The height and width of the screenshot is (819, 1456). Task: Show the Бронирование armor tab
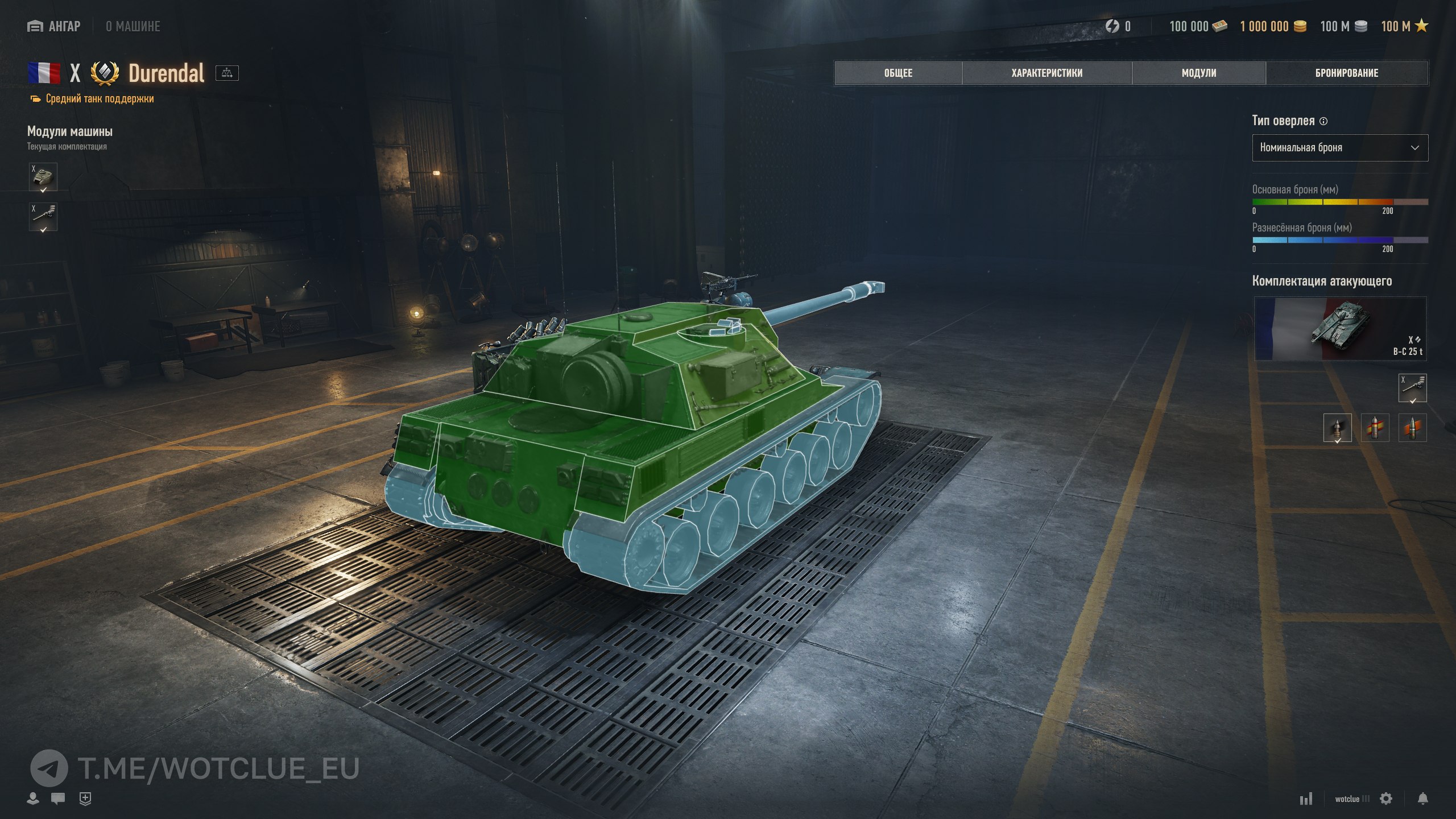[1346, 73]
